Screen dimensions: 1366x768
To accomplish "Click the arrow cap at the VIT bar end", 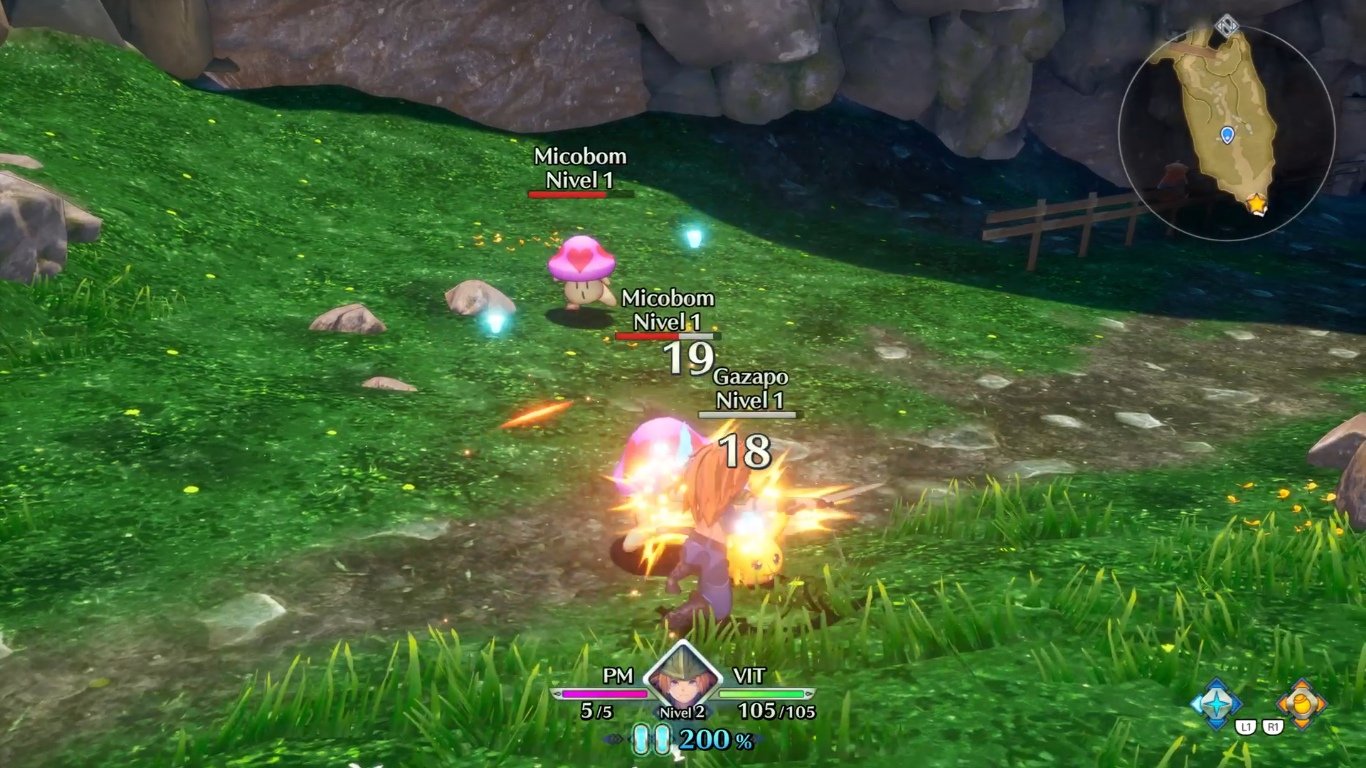I will tap(808, 694).
